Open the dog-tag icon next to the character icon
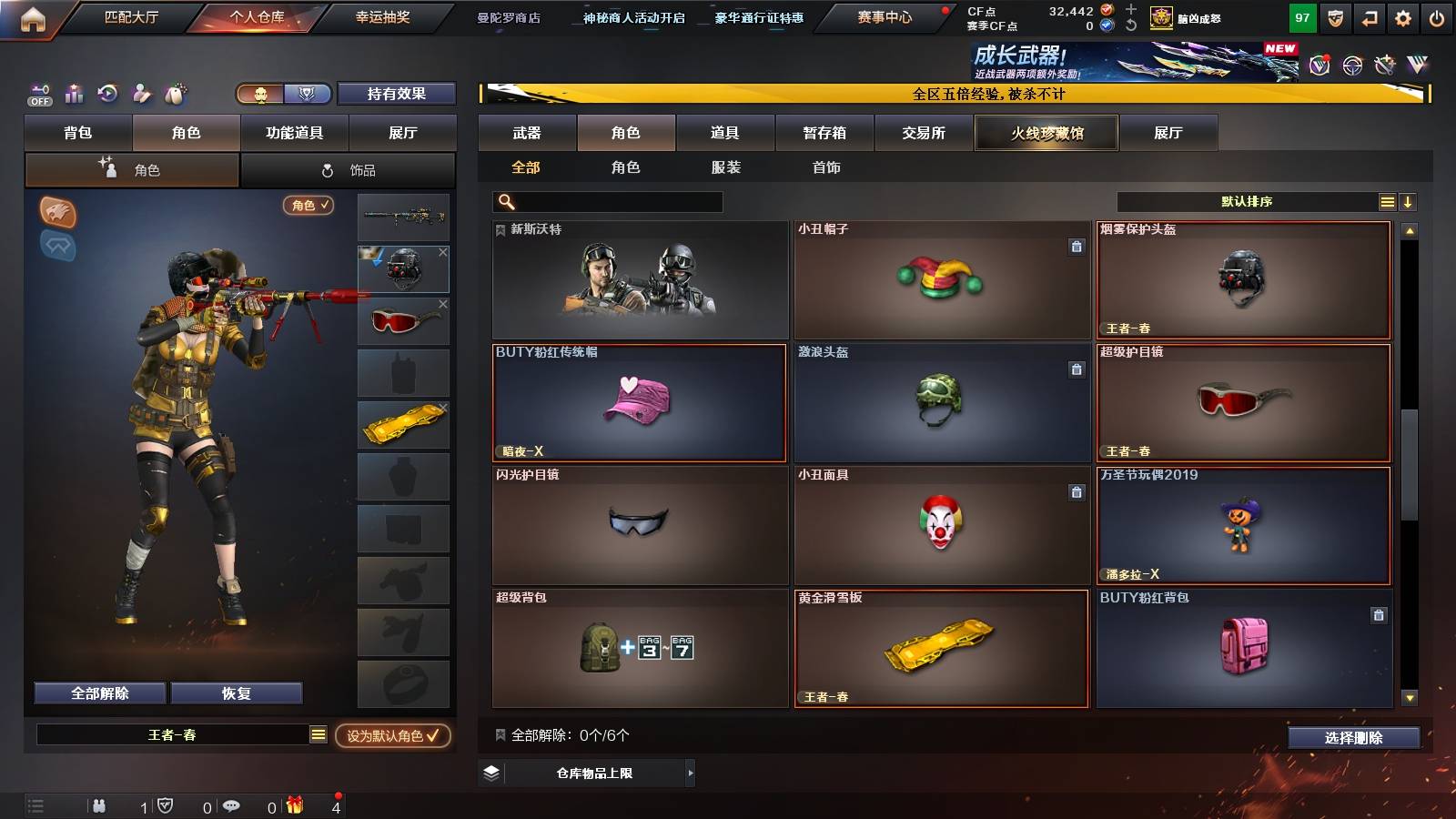The image size is (1456, 819). point(176,93)
